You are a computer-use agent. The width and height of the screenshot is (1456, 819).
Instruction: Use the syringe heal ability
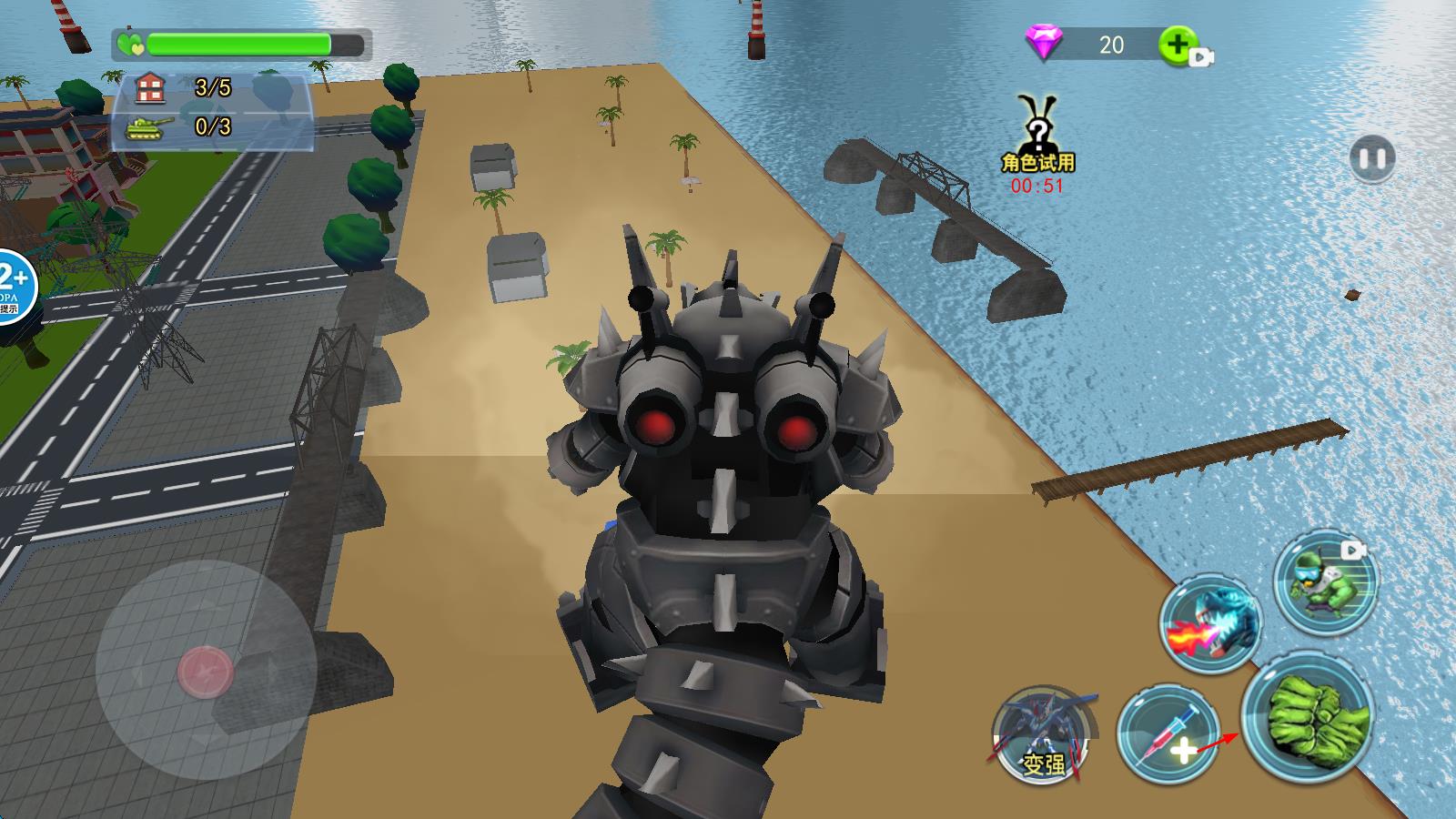pos(1168,735)
